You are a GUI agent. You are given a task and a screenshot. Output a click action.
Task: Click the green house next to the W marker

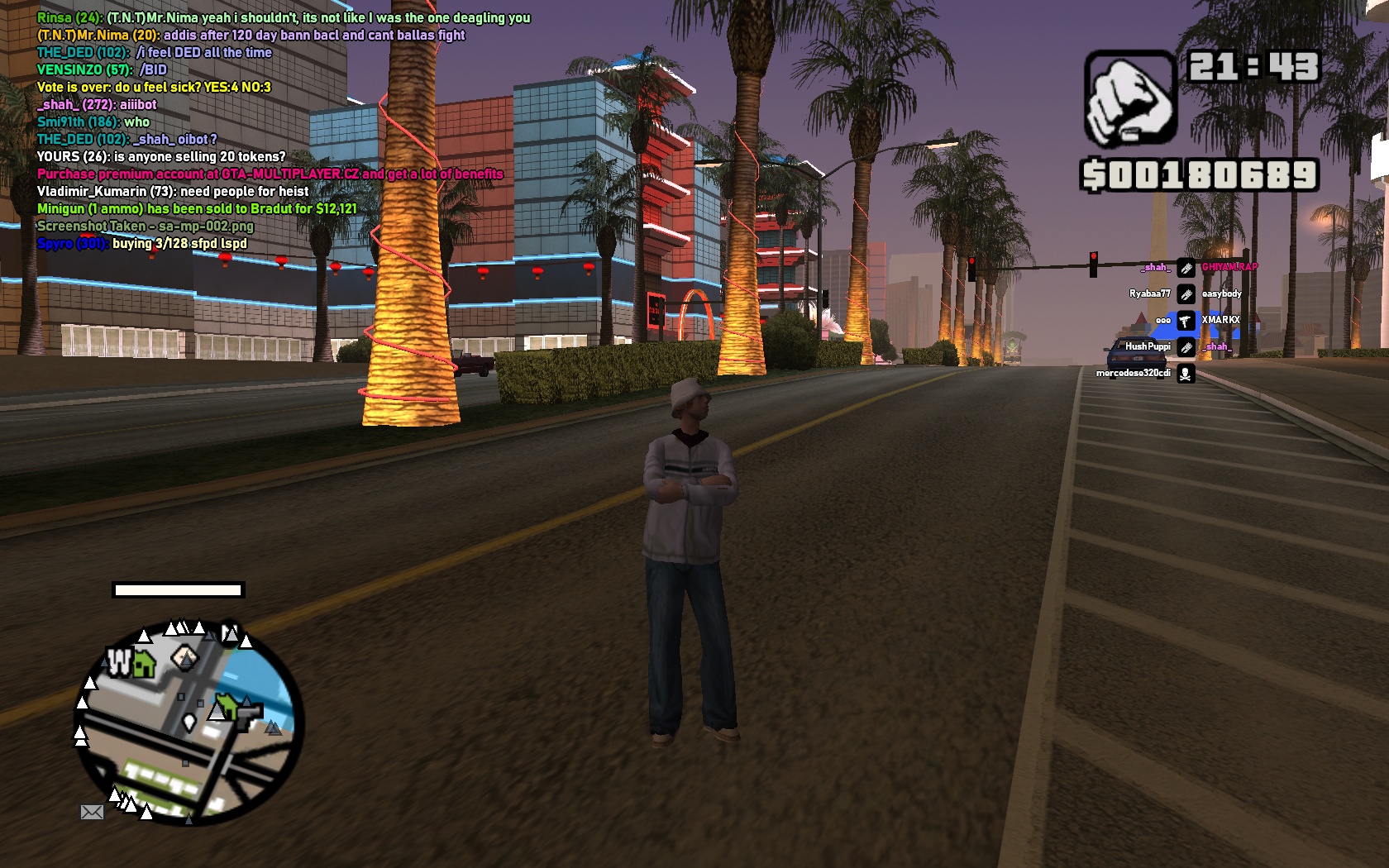(145, 663)
